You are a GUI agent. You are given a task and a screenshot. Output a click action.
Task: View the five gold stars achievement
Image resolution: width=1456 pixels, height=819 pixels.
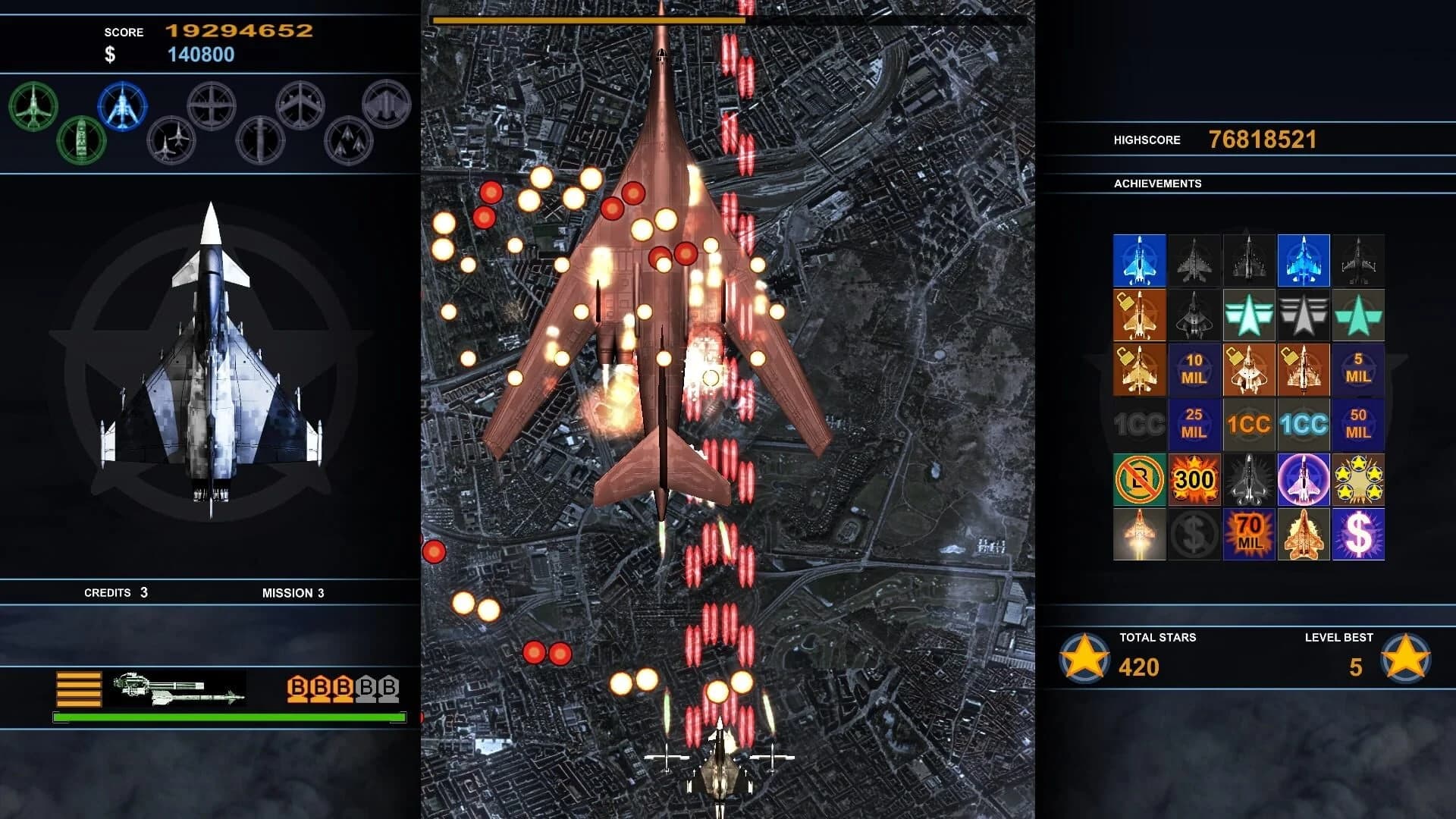click(1357, 479)
